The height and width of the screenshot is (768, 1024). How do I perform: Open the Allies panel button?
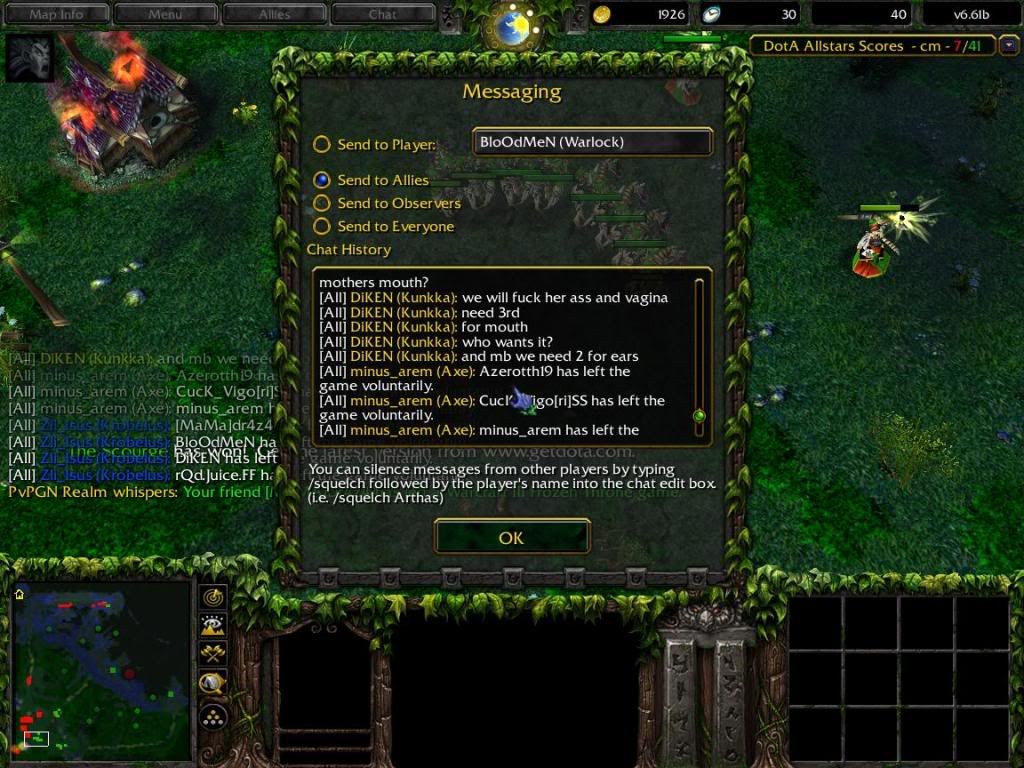click(x=274, y=14)
